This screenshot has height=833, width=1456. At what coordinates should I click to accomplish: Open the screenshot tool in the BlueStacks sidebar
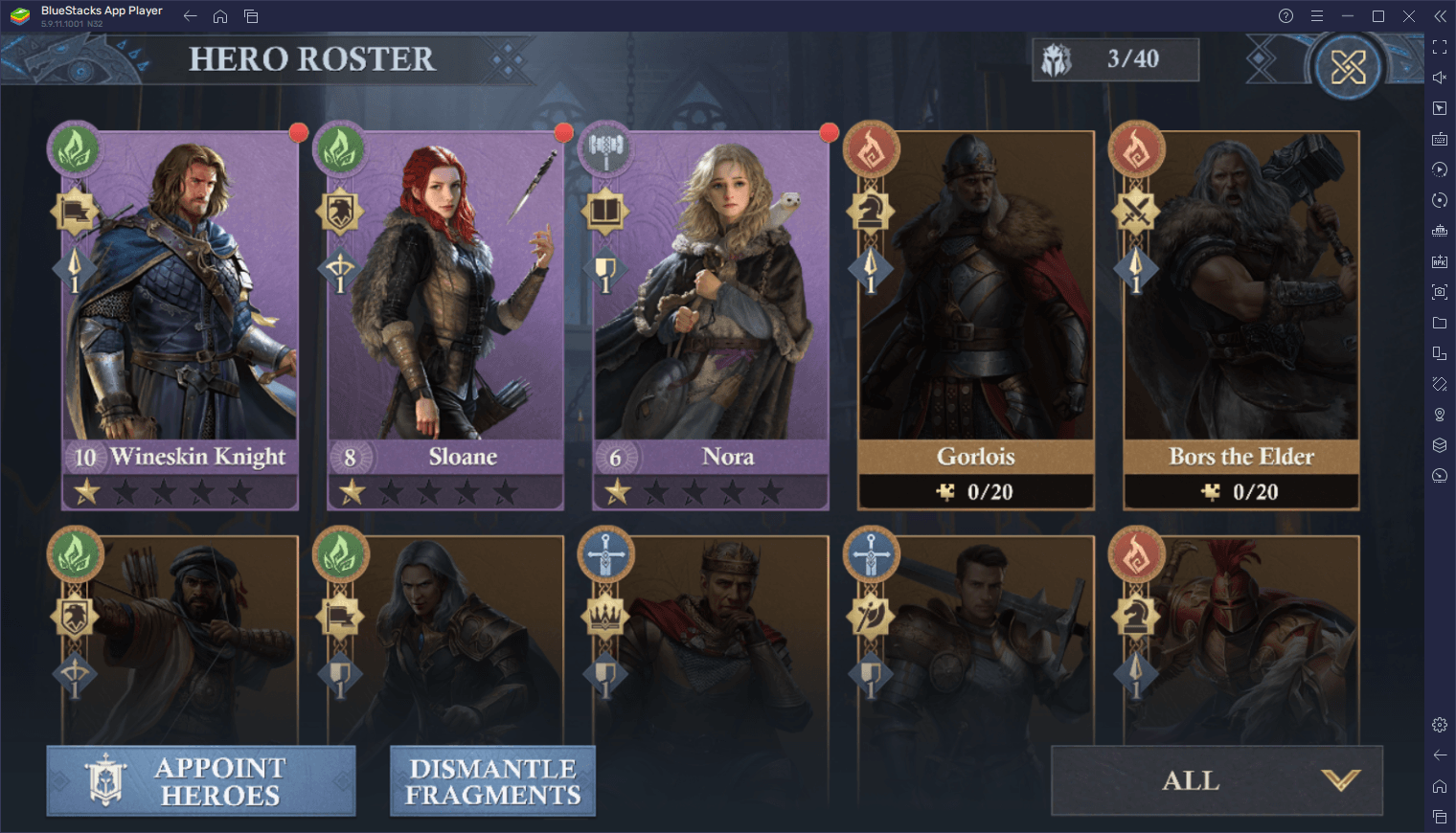(x=1440, y=292)
